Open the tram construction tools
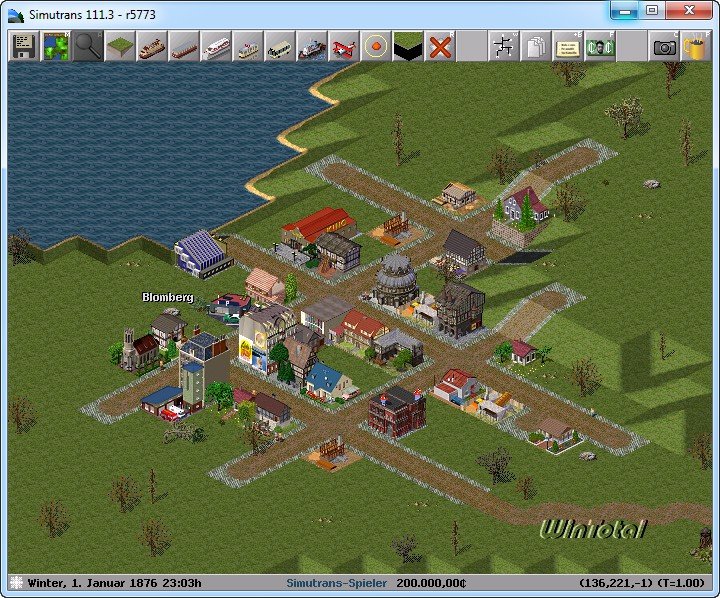The width and height of the screenshot is (720, 598). coord(248,46)
